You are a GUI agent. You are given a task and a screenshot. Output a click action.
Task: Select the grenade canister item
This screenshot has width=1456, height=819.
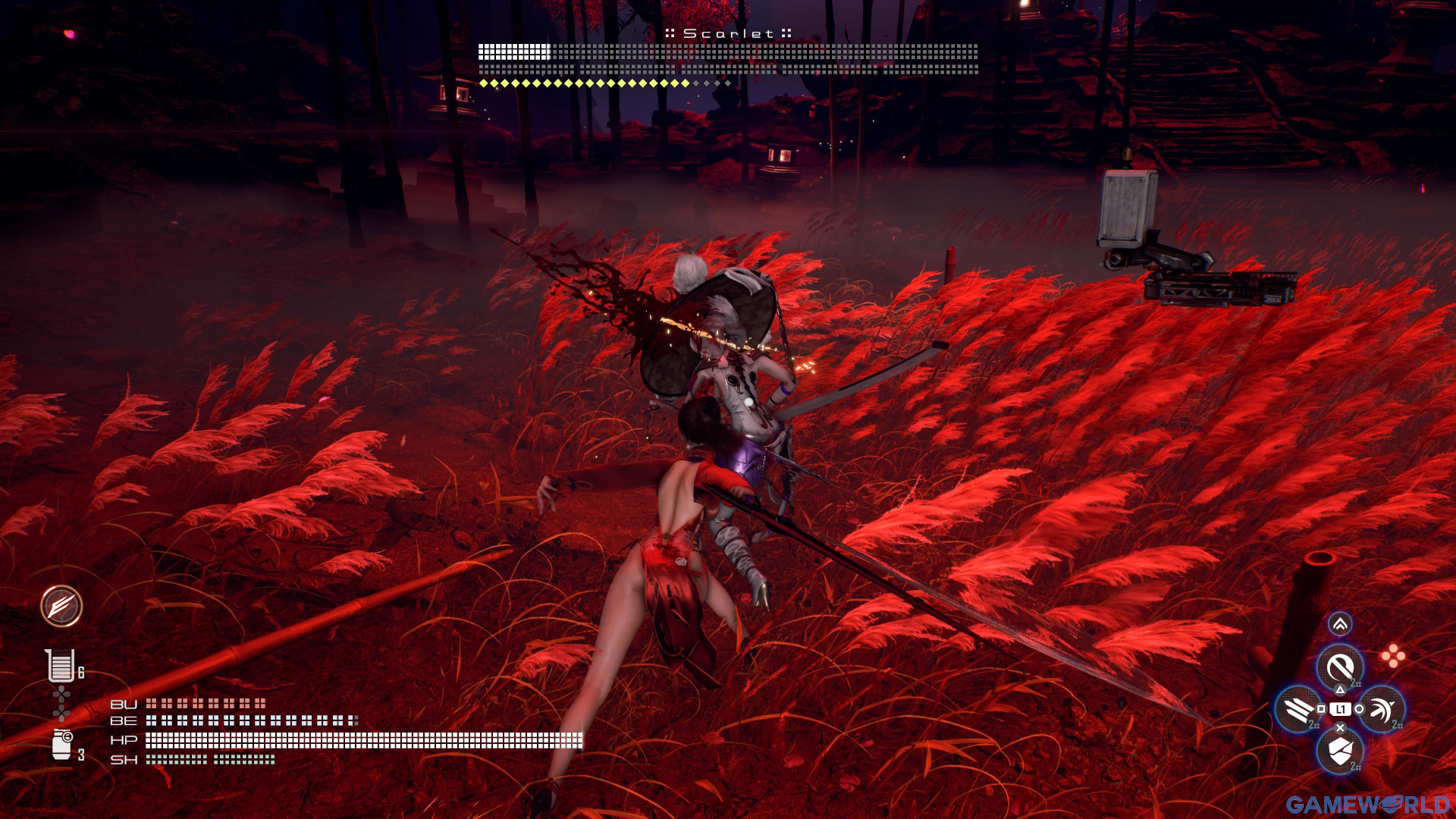[x=61, y=745]
